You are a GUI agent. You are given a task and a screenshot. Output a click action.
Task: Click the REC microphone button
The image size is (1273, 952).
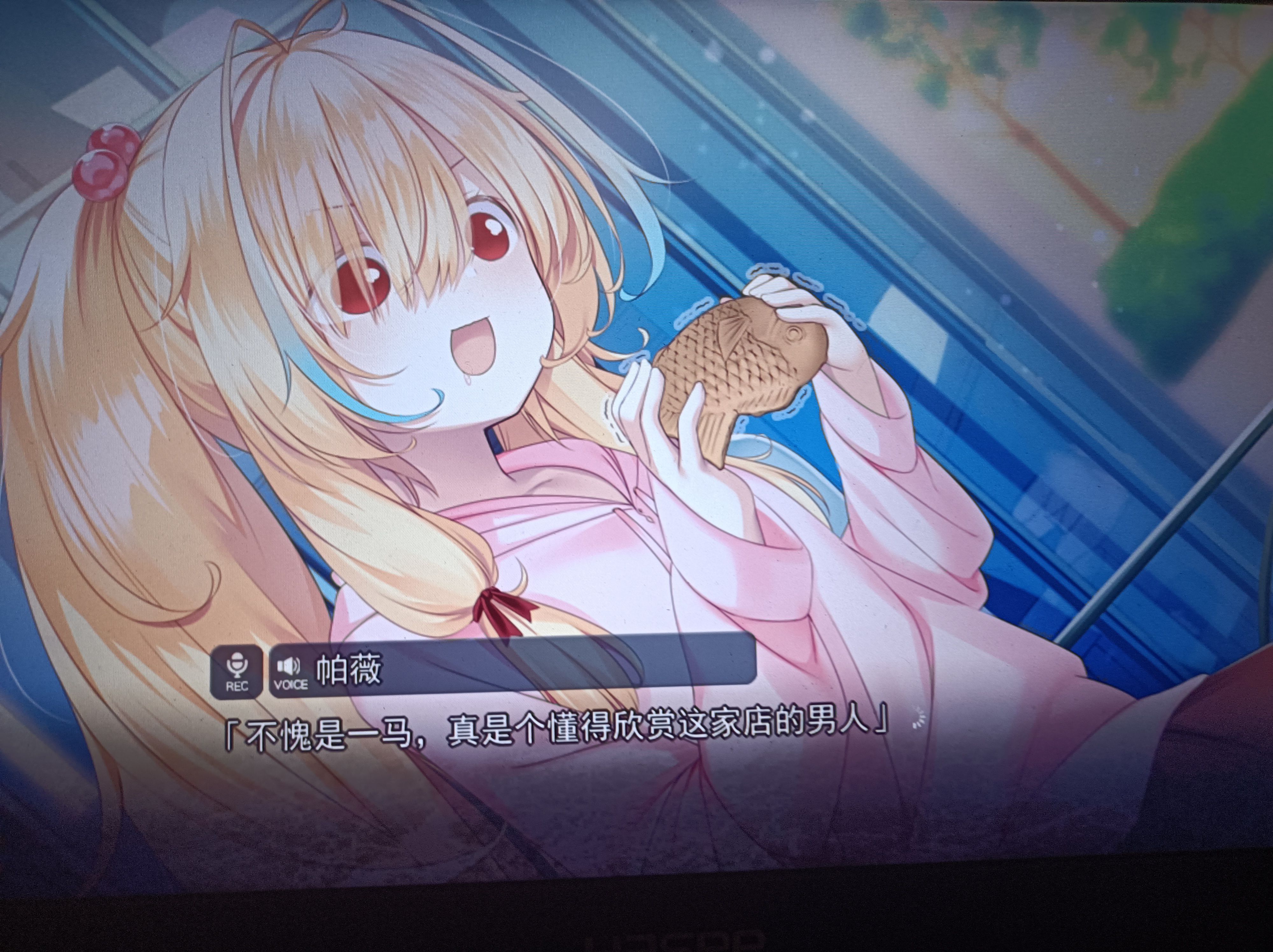(237, 672)
